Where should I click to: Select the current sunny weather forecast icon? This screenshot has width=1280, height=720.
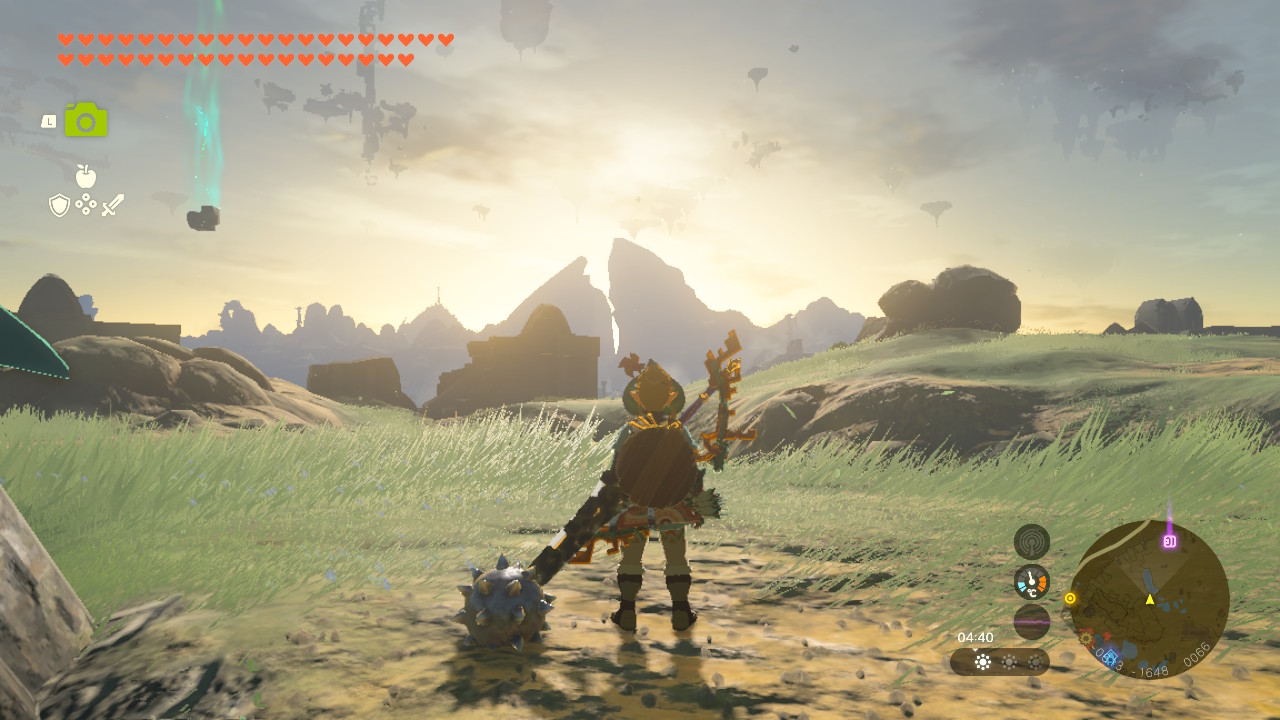(983, 662)
